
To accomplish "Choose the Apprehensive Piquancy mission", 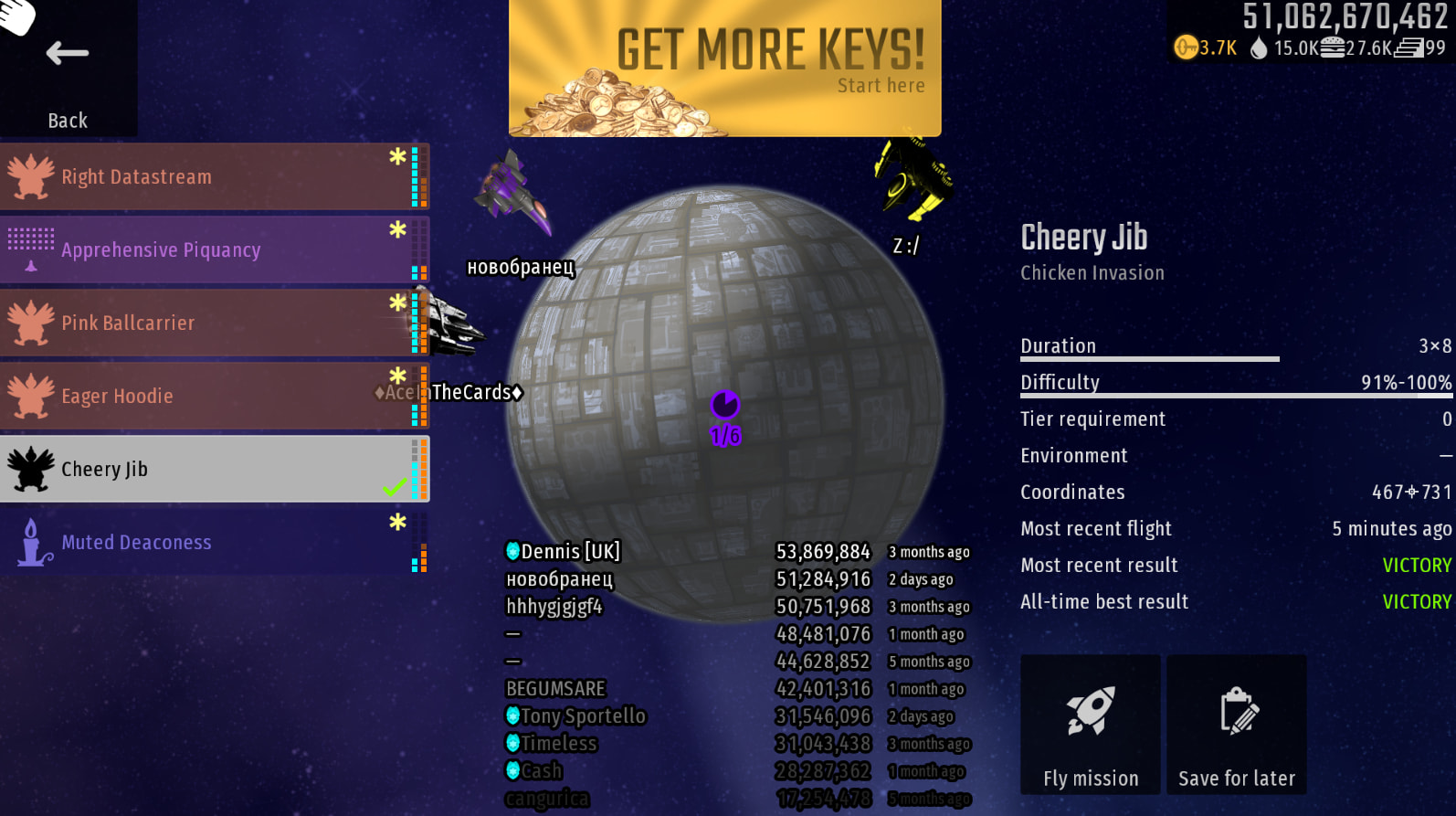I will (x=210, y=249).
